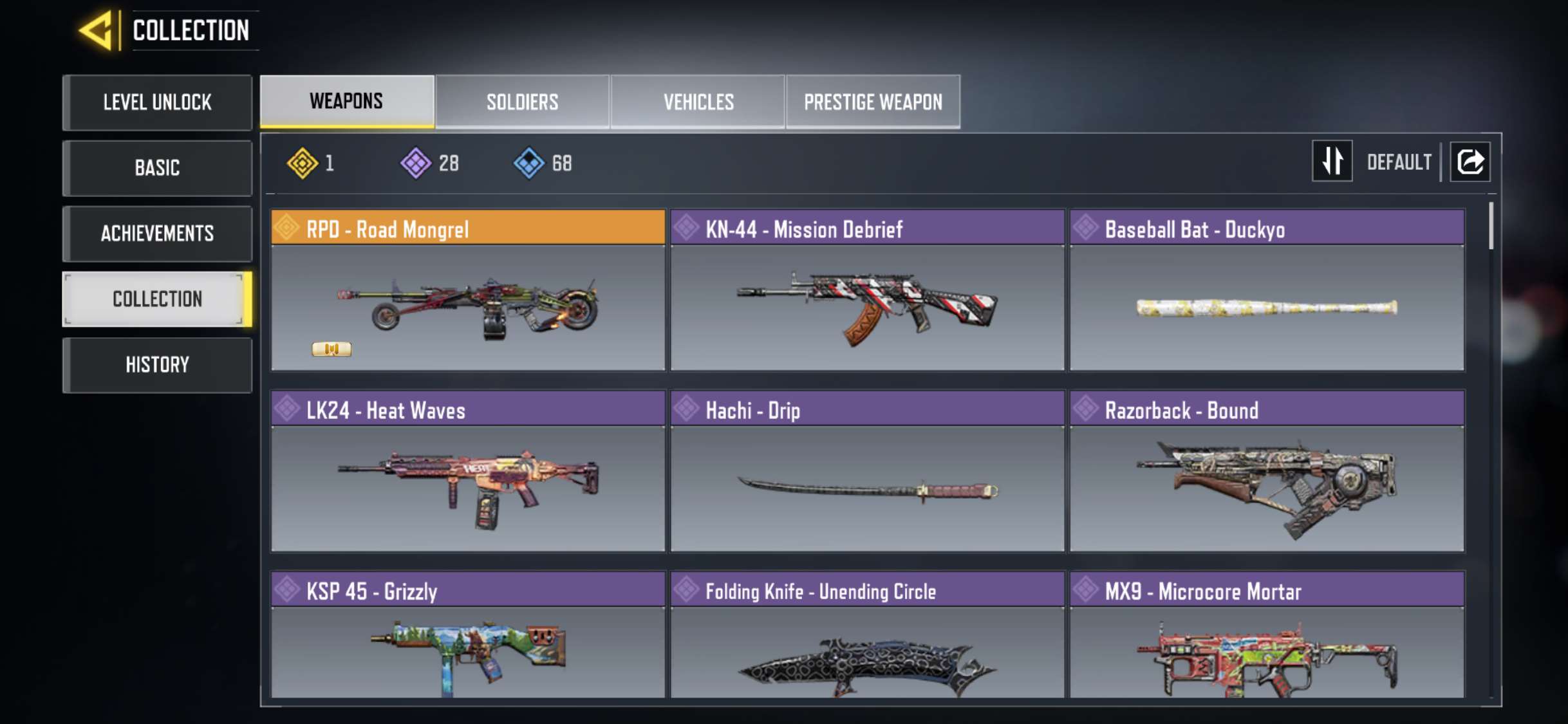This screenshot has width=1568, height=724.
Task: Toggle the sort direction control
Action: click(1332, 162)
